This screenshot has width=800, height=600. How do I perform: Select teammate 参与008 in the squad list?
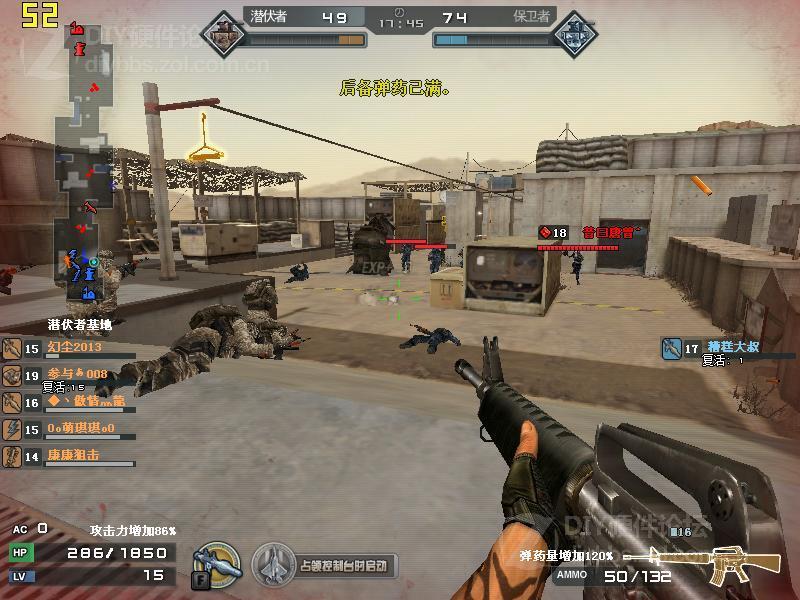(x=76, y=375)
